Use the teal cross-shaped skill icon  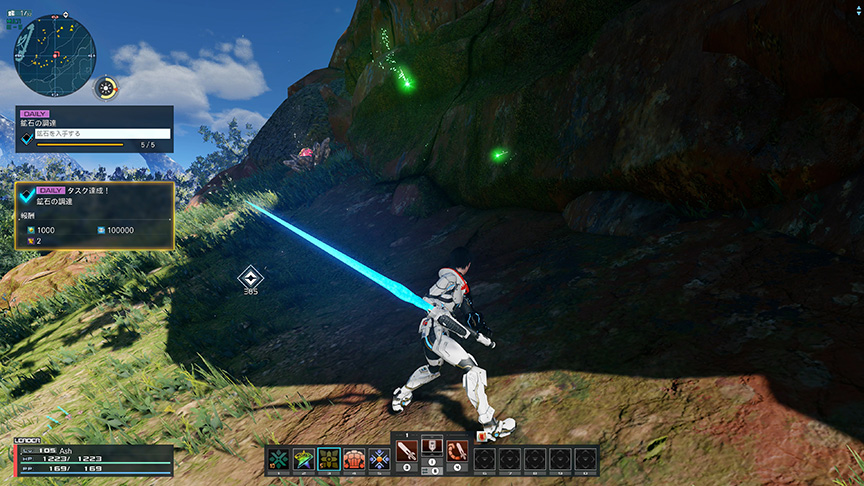coord(277,459)
